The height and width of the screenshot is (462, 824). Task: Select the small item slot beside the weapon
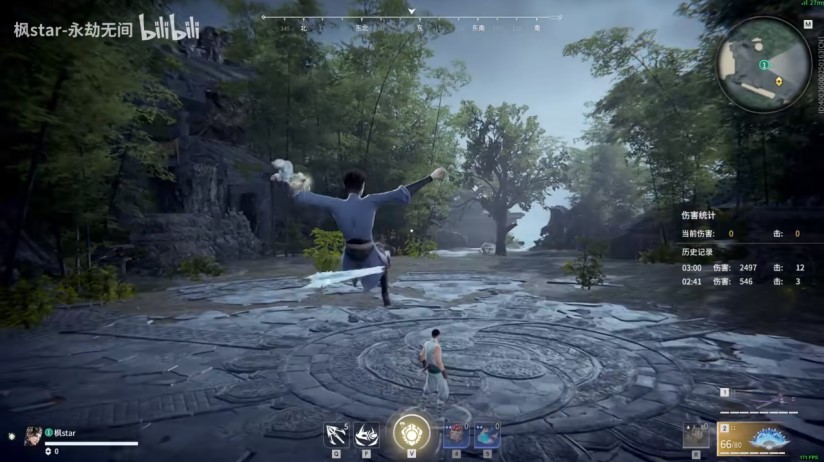[696, 435]
